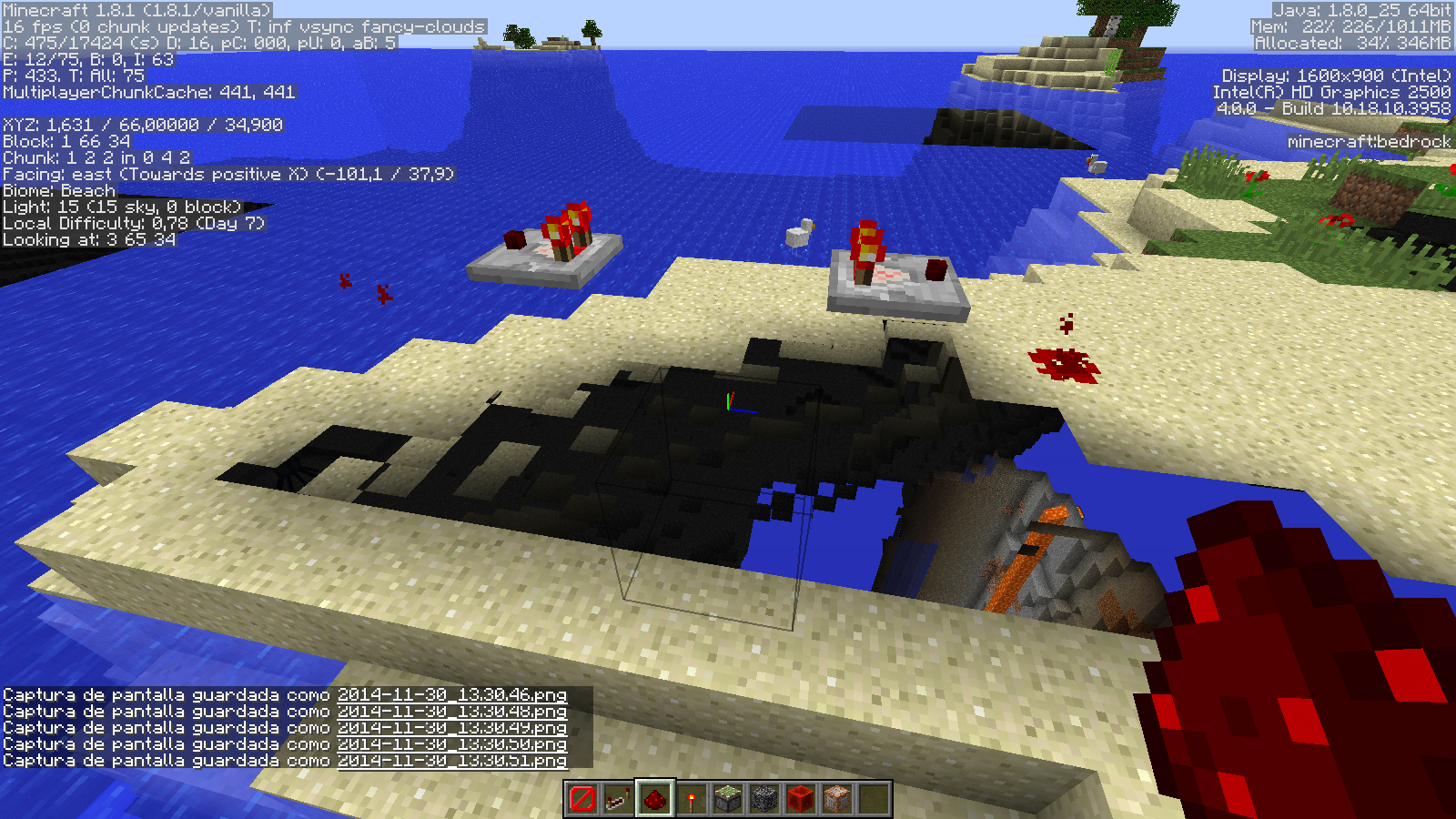1456x819 pixels.
Task: Open screenshot link 2014-11-30_13.30.46.png in chat
Action: pyautogui.click(x=452, y=695)
